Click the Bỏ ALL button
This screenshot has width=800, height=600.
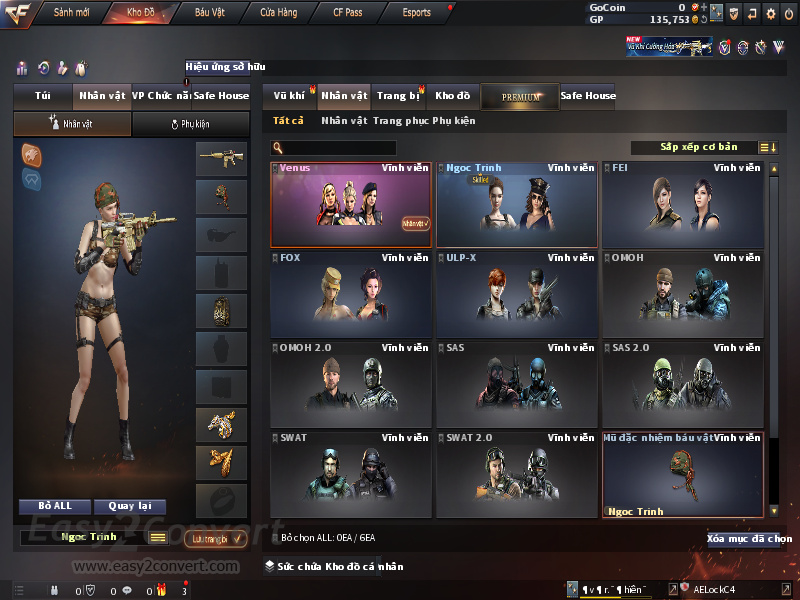56,506
